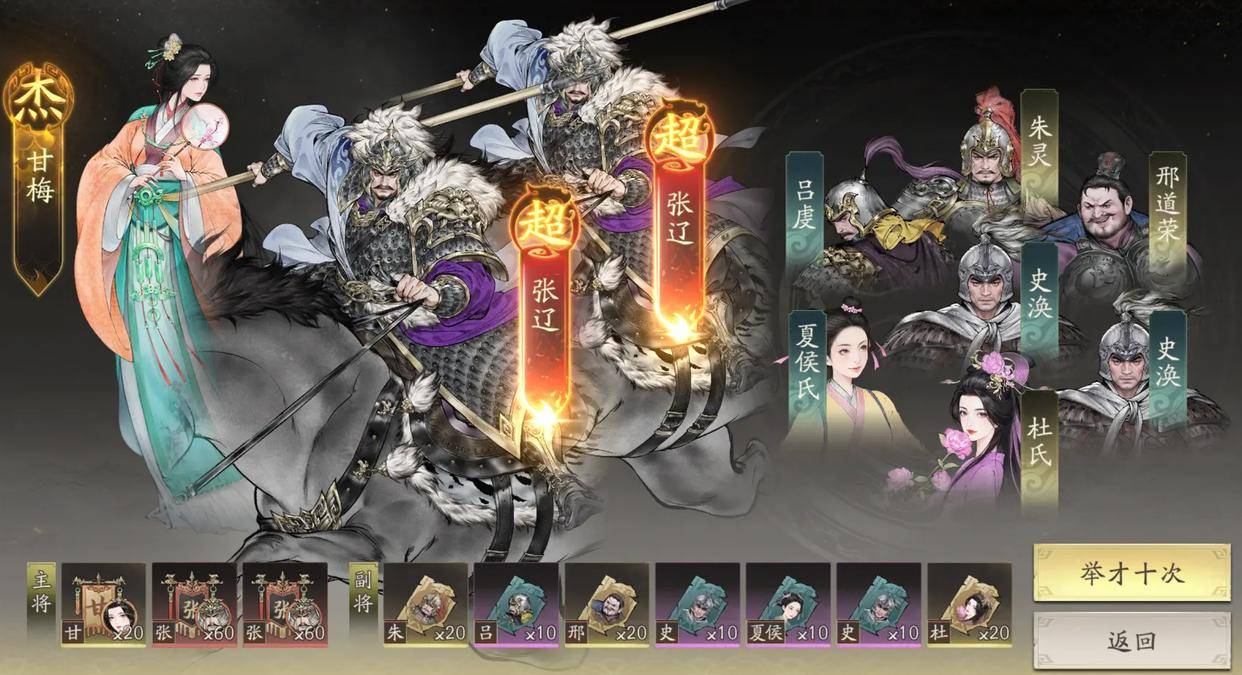Recruit ten more times with 举才十次
Screen dimensions: 1242x675
click(1131, 573)
